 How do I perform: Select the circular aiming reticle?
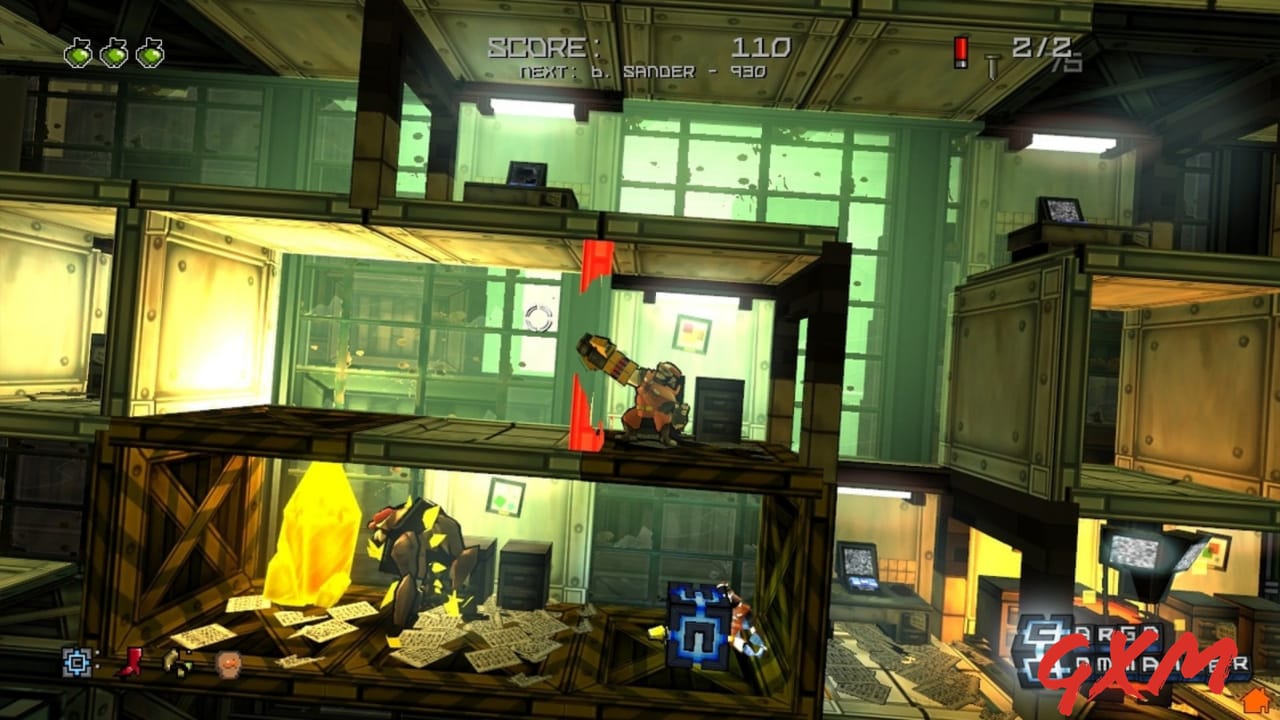pos(537,318)
